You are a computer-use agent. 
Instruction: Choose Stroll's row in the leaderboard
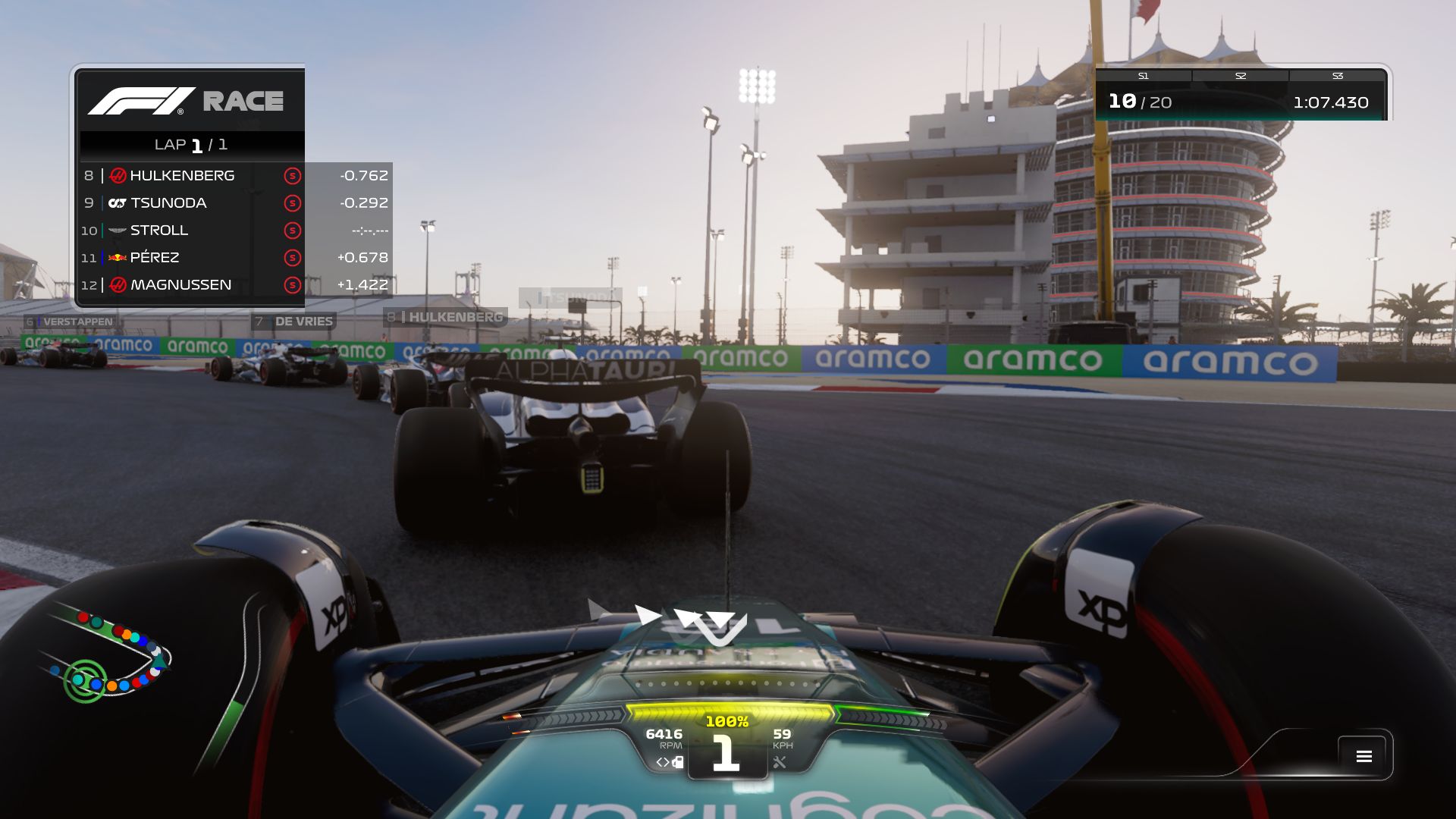click(x=235, y=231)
